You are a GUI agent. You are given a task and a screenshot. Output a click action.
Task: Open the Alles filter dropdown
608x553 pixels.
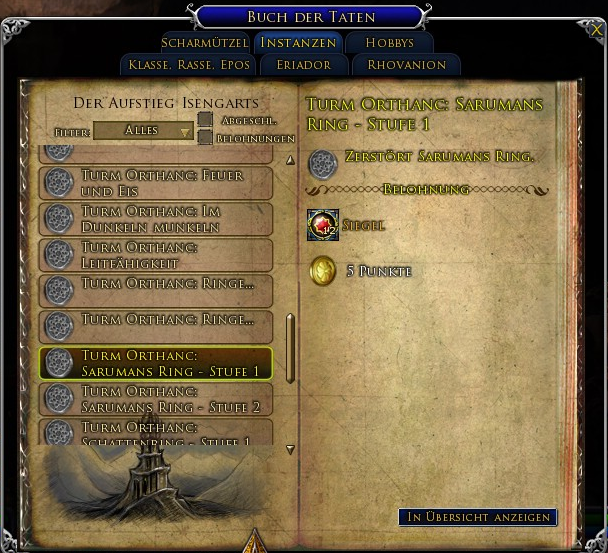pyautogui.click(x=143, y=131)
